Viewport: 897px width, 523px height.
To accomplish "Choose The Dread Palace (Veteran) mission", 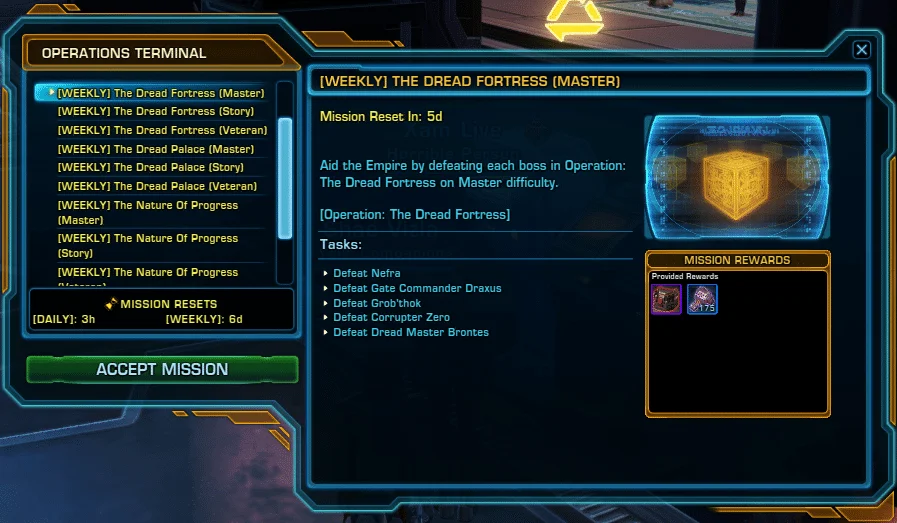I will (157, 186).
